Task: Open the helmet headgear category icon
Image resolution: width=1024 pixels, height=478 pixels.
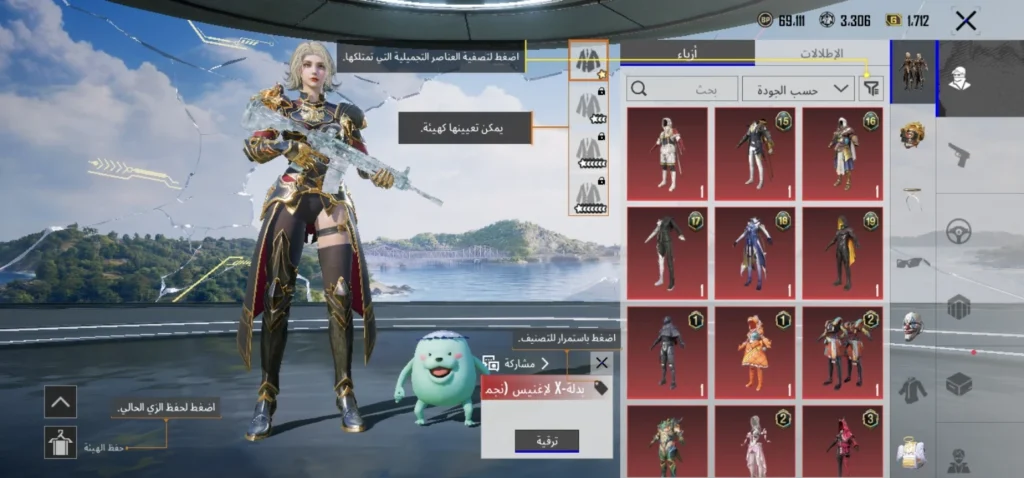Action: (x=912, y=134)
